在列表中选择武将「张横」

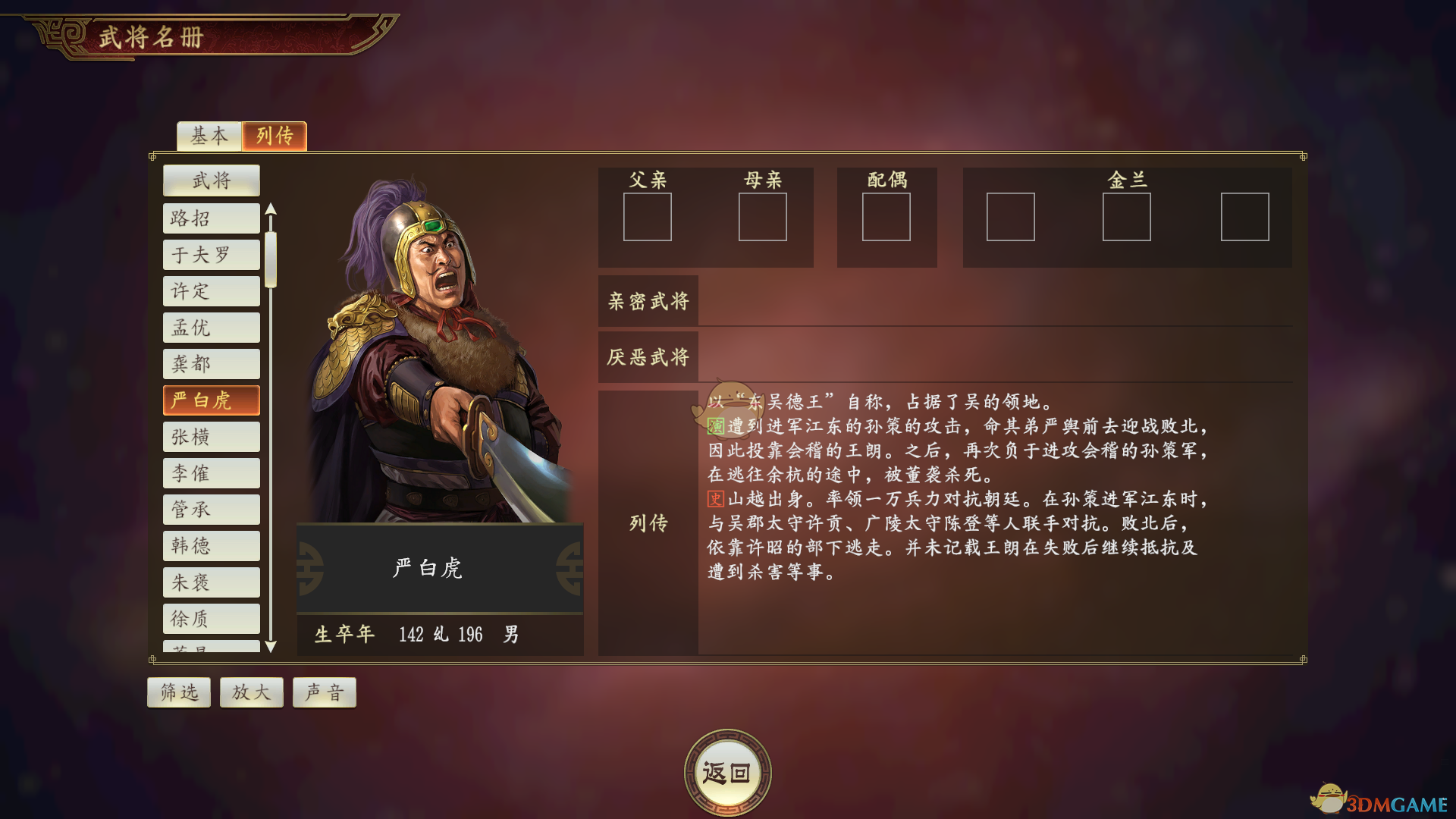pos(211,437)
